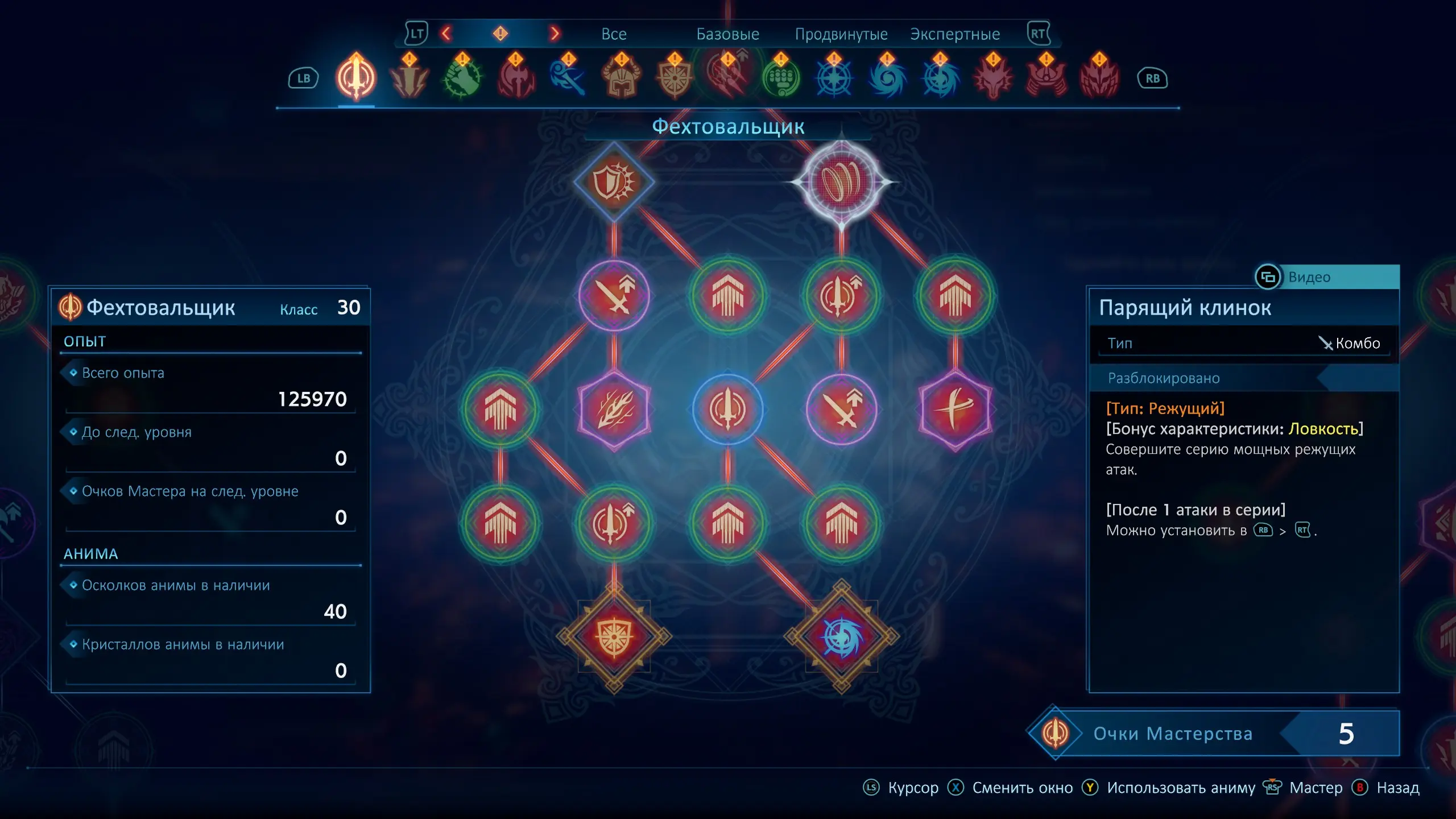Open the Продвинутые filter tab
This screenshot has width=1456, height=819.
click(x=841, y=34)
